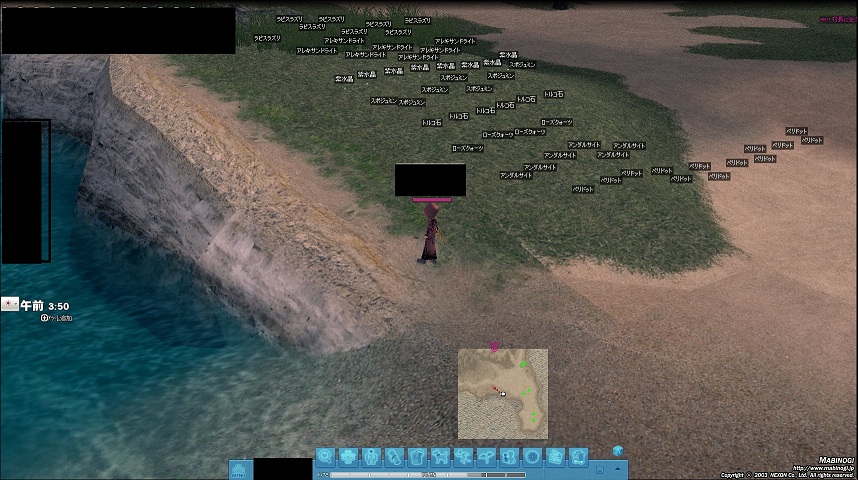Expand the menu bar with the up arrow
858x480 pixels.
click(x=617, y=467)
